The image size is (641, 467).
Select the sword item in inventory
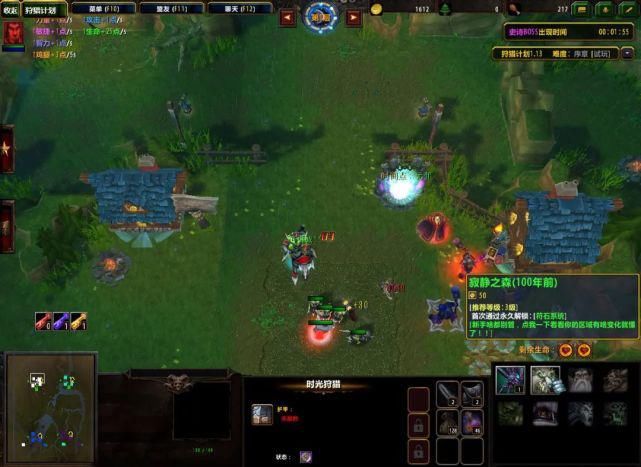pos(448,392)
